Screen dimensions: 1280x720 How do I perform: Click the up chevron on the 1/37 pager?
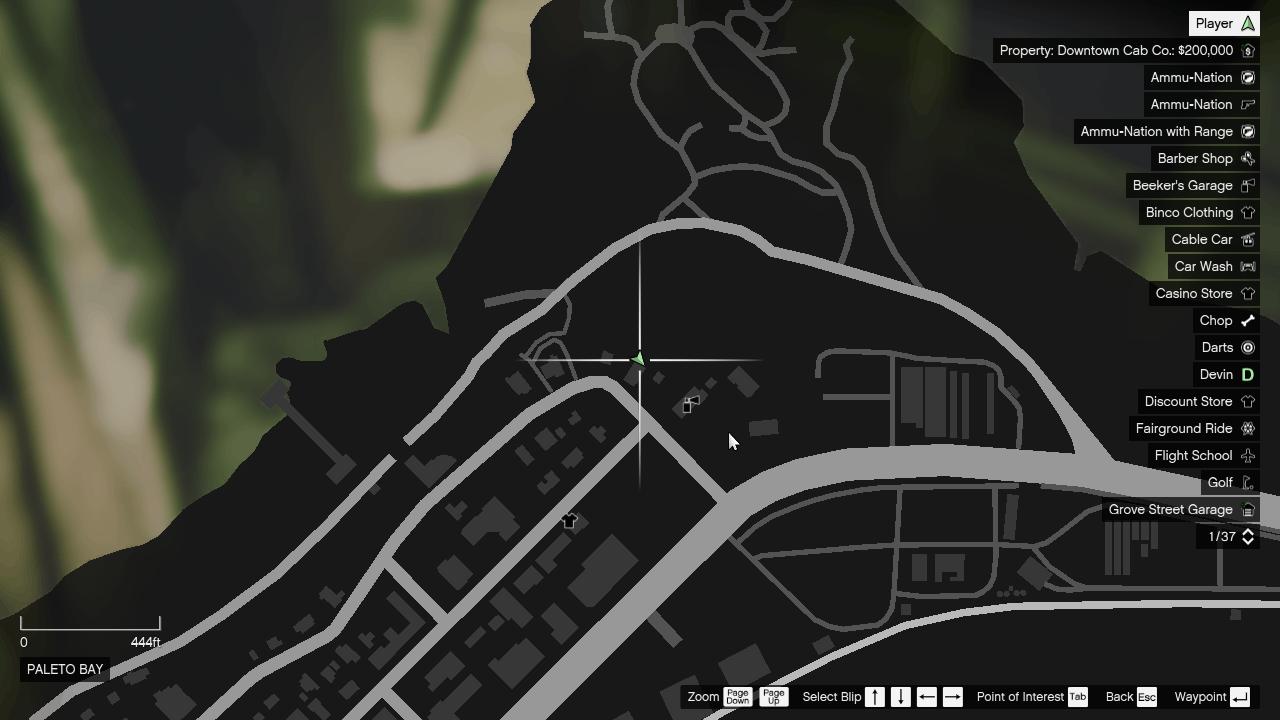coord(1247,532)
